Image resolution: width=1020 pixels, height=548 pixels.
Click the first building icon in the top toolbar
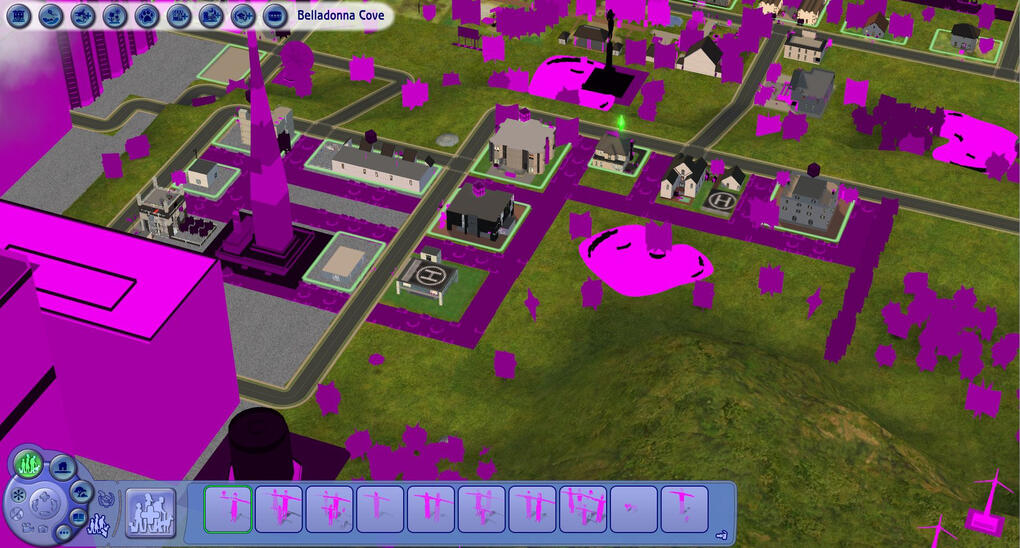click(20, 16)
